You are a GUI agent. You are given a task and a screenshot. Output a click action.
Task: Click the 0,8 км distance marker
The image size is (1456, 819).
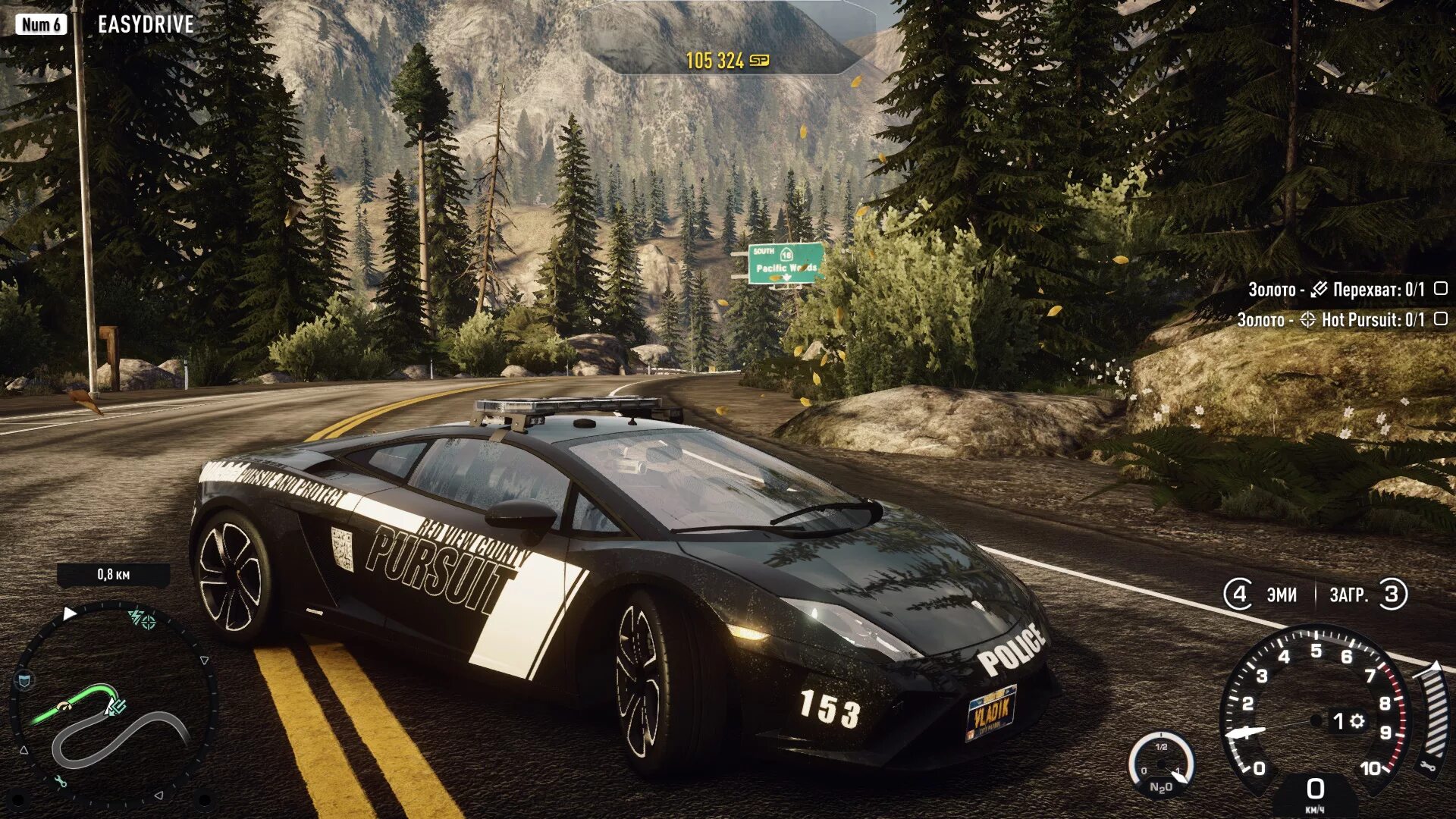114,575
